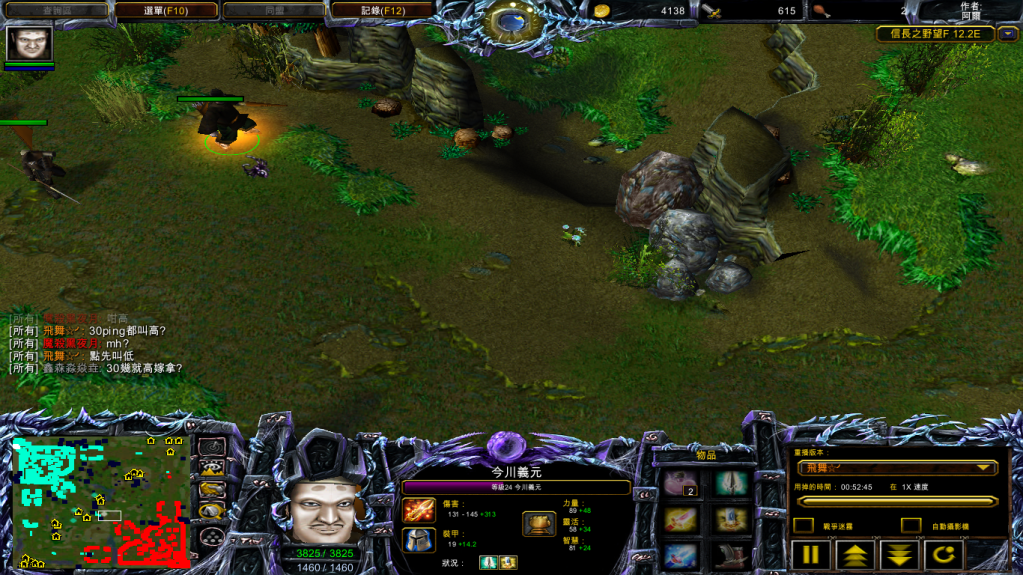This screenshot has height=575, width=1023.
Task: Select the hero portrait icon at top-left
Action: point(29,44)
